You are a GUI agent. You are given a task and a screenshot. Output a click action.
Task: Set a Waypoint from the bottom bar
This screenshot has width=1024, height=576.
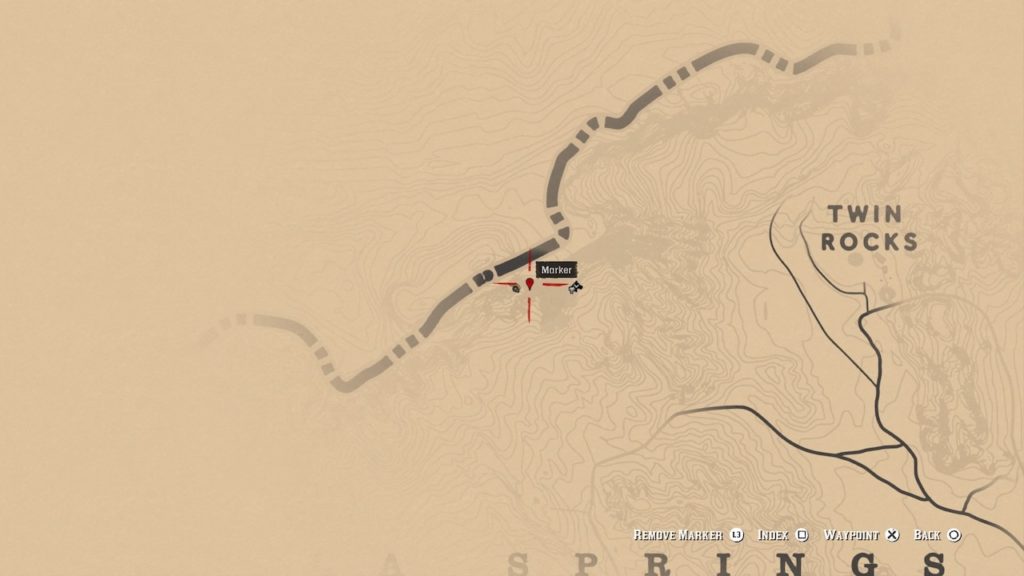(x=860, y=535)
